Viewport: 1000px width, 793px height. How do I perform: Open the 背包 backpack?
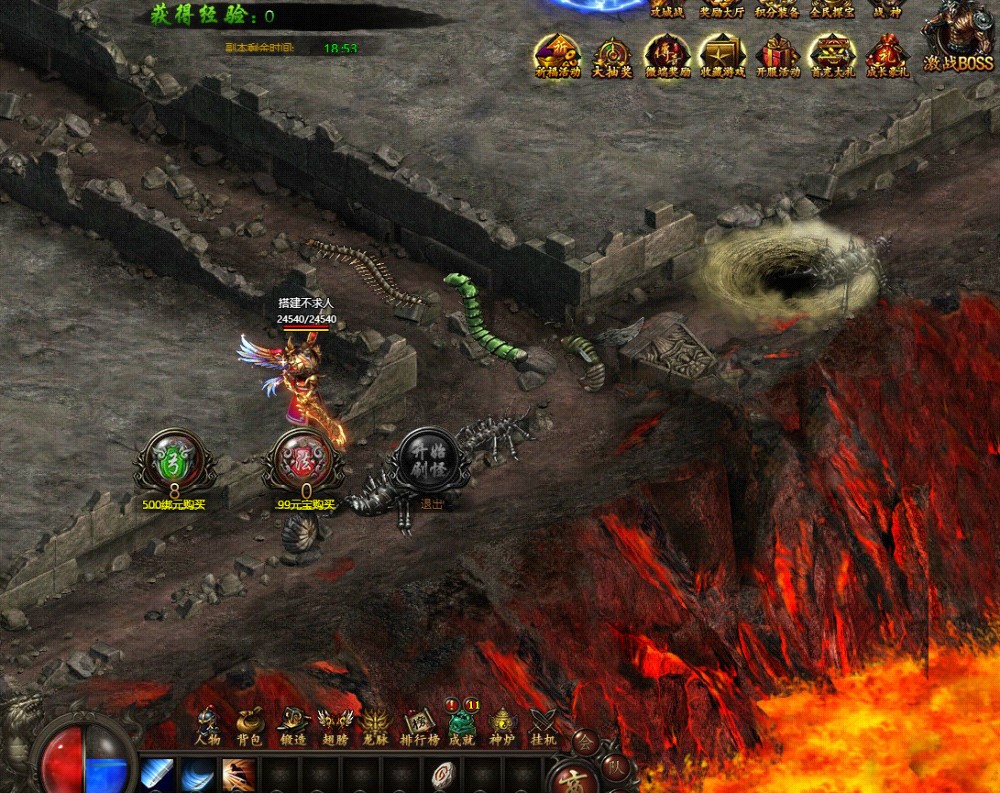point(249,724)
